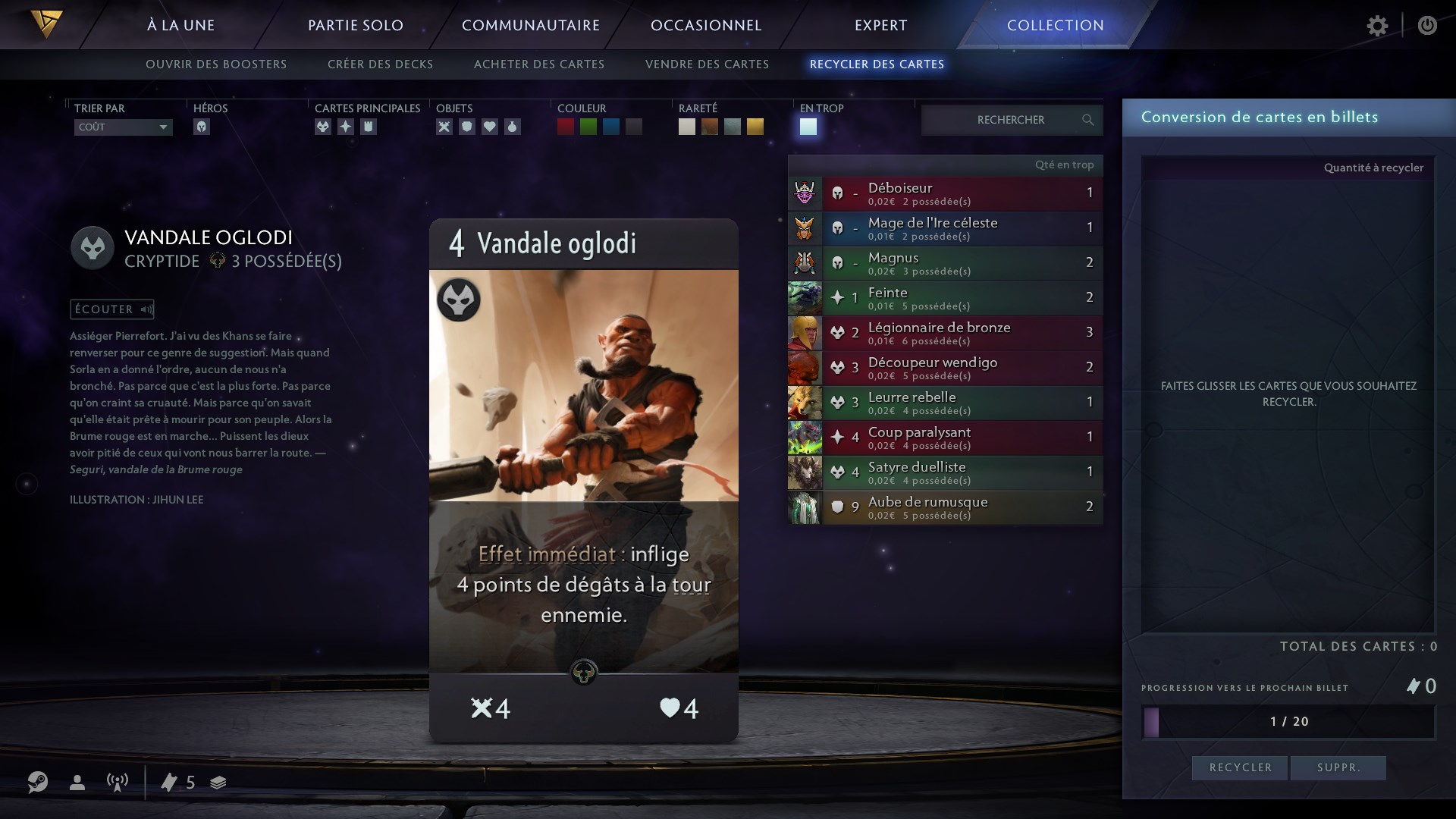Select the red color filter swatch
This screenshot has width=1456, height=819.
click(x=565, y=127)
